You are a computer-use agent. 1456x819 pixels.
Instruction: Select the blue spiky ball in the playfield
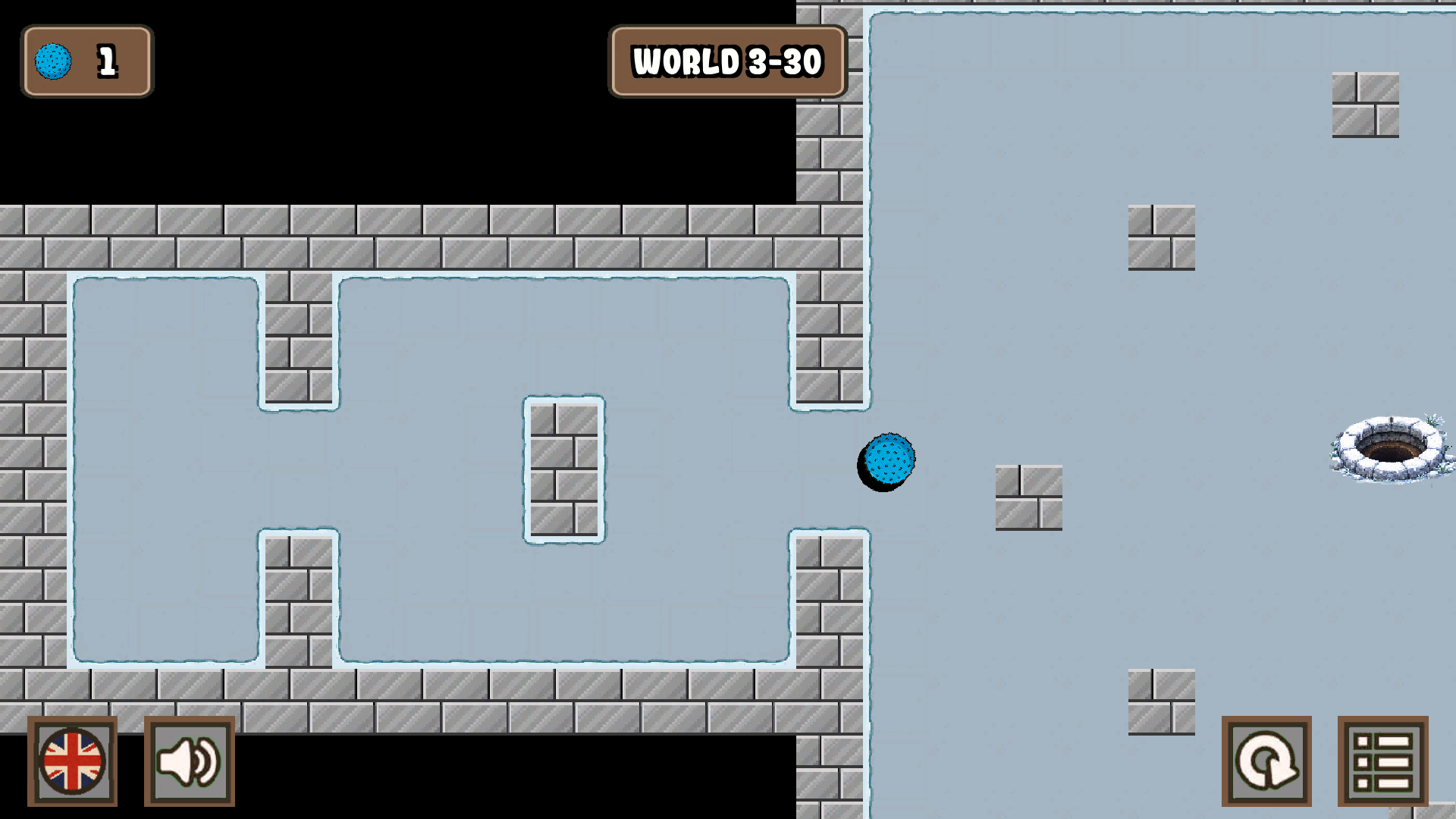(x=887, y=460)
